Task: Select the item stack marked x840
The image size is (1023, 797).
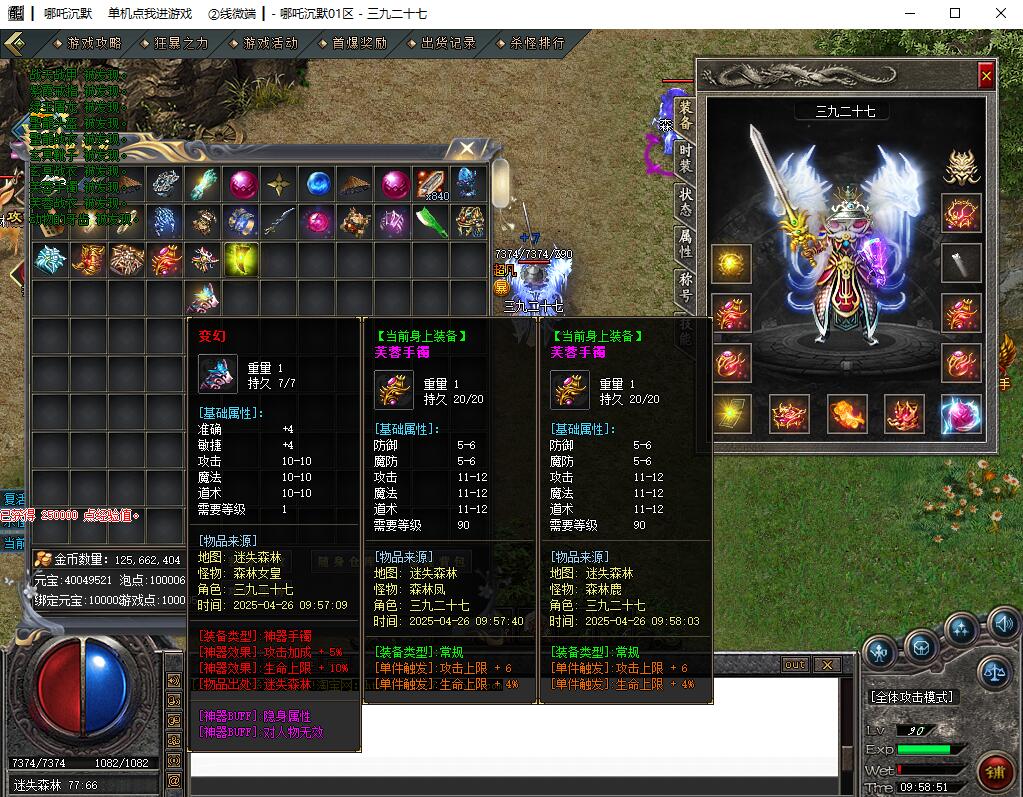Action: click(x=432, y=183)
